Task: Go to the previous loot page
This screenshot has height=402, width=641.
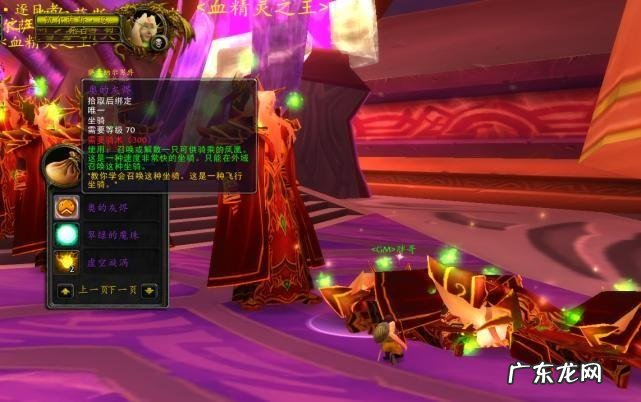Action: pyautogui.click(x=65, y=291)
